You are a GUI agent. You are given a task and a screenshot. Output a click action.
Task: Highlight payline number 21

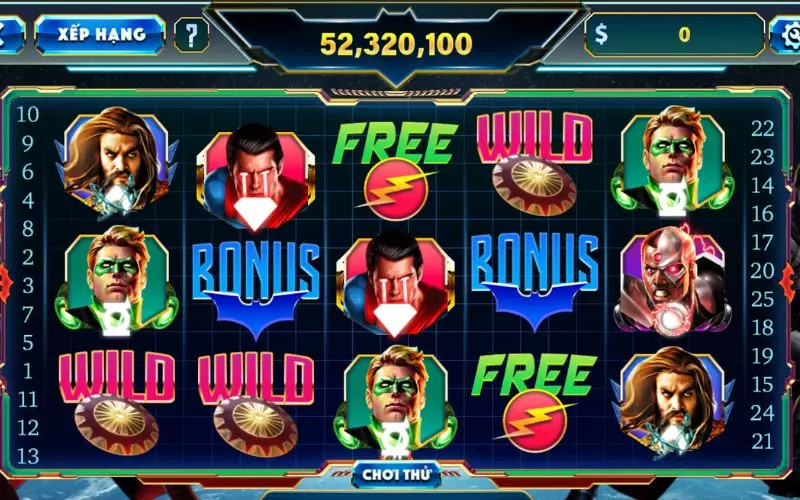(x=763, y=441)
